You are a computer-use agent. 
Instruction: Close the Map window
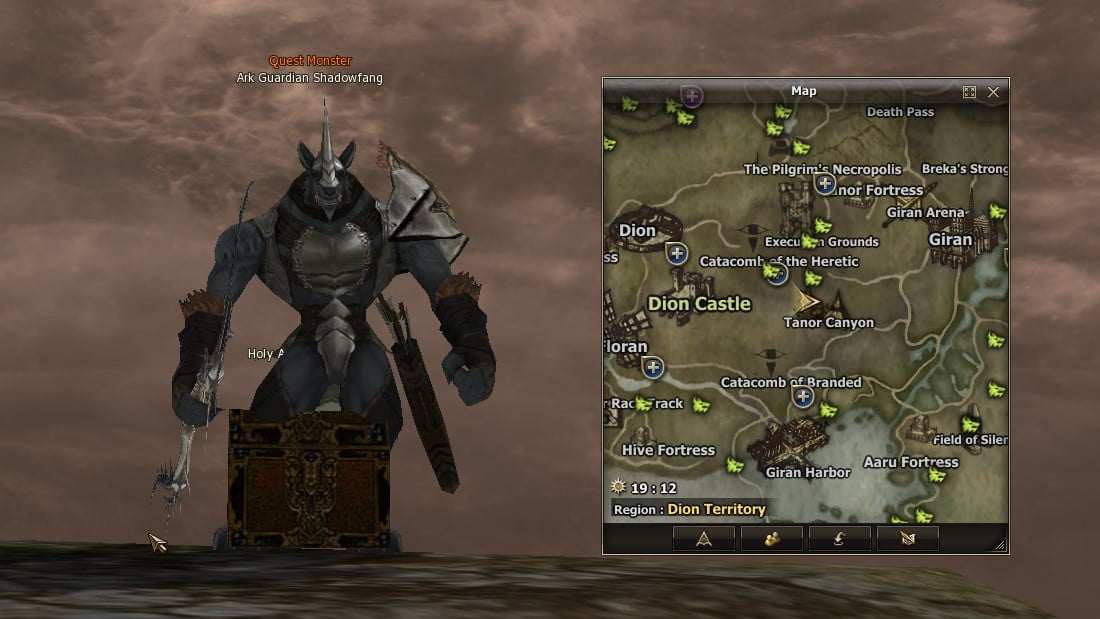[993, 92]
